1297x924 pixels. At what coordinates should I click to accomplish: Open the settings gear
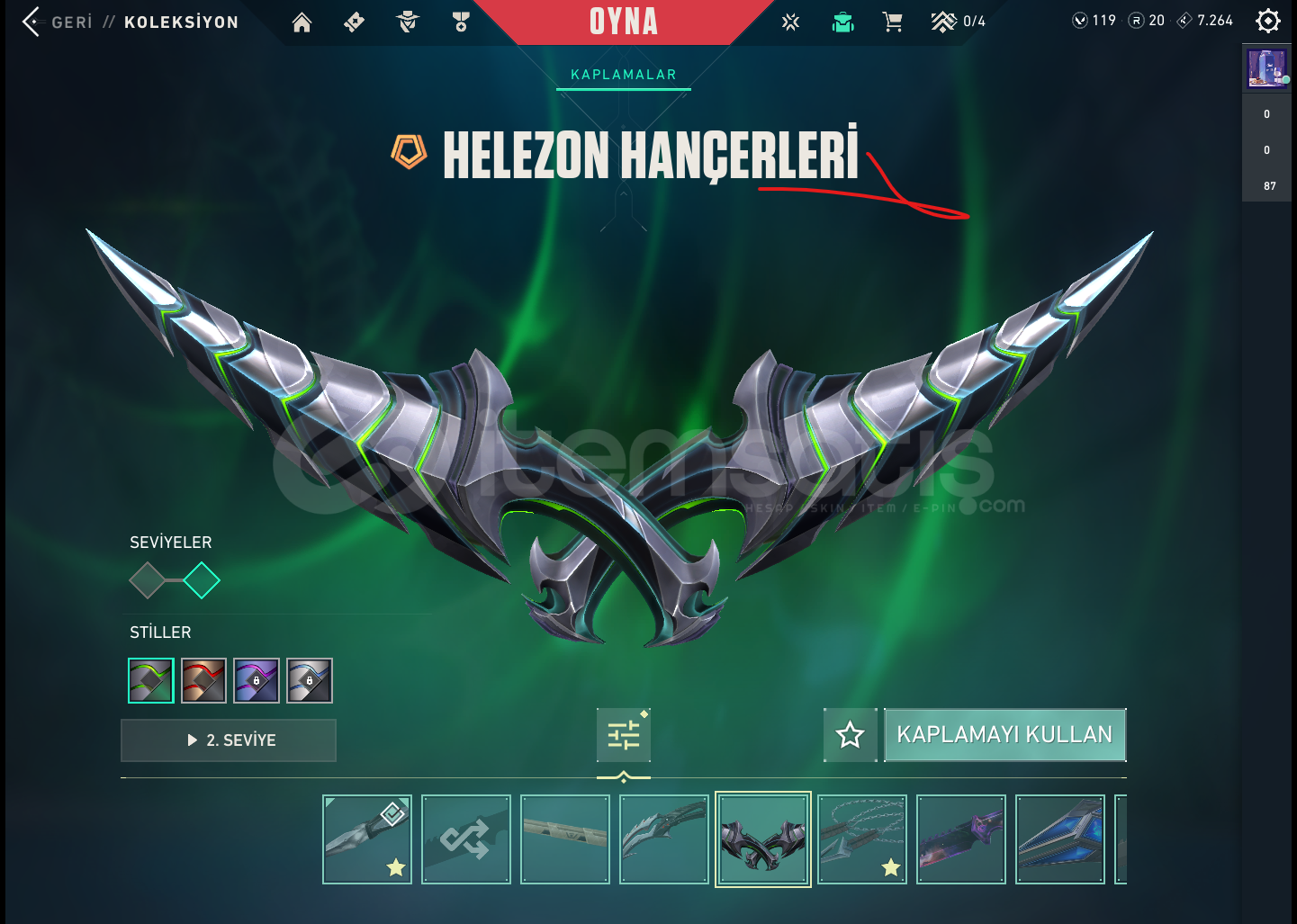1267,21
